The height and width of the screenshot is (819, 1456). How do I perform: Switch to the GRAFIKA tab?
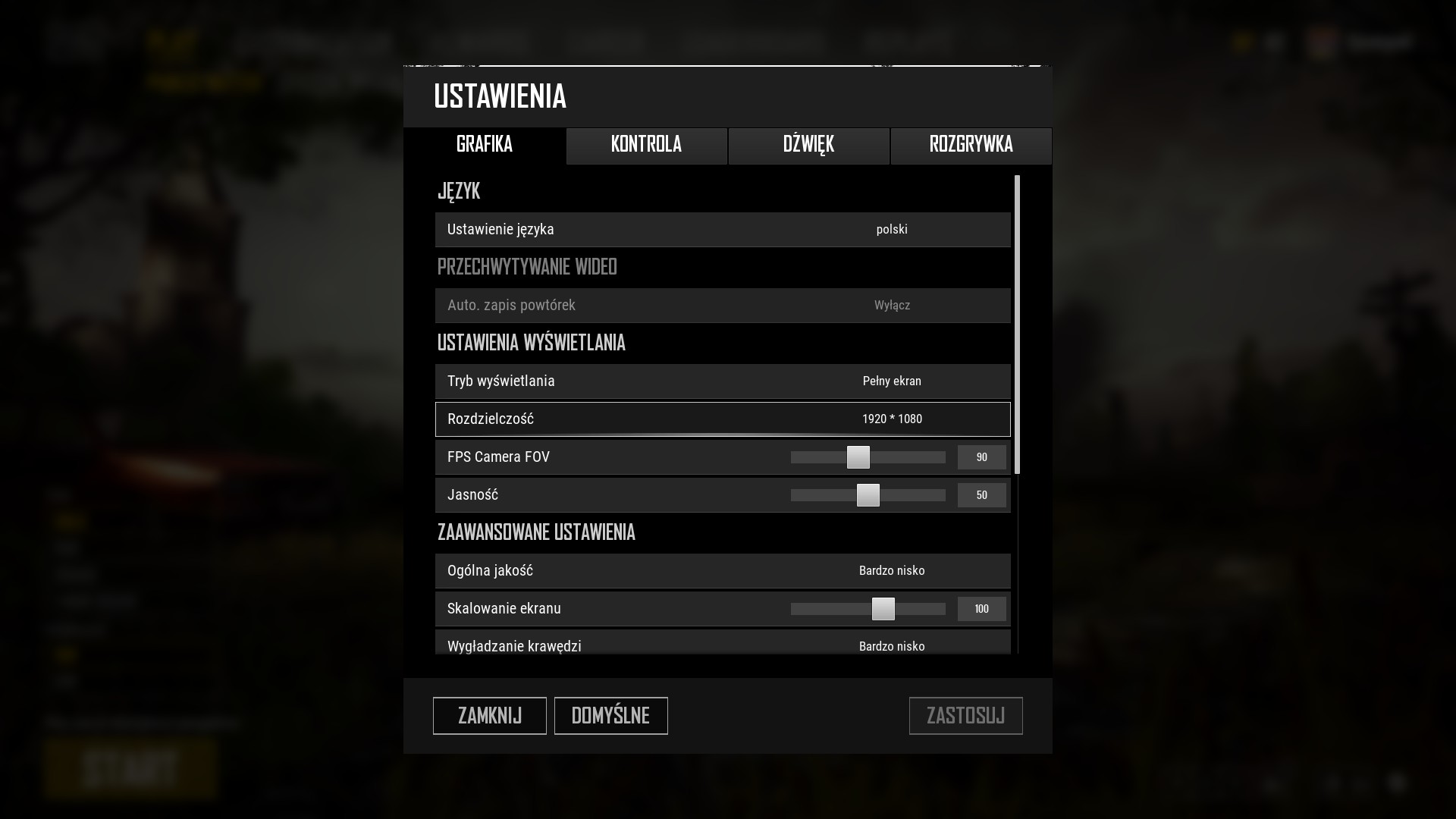point(485,145)
